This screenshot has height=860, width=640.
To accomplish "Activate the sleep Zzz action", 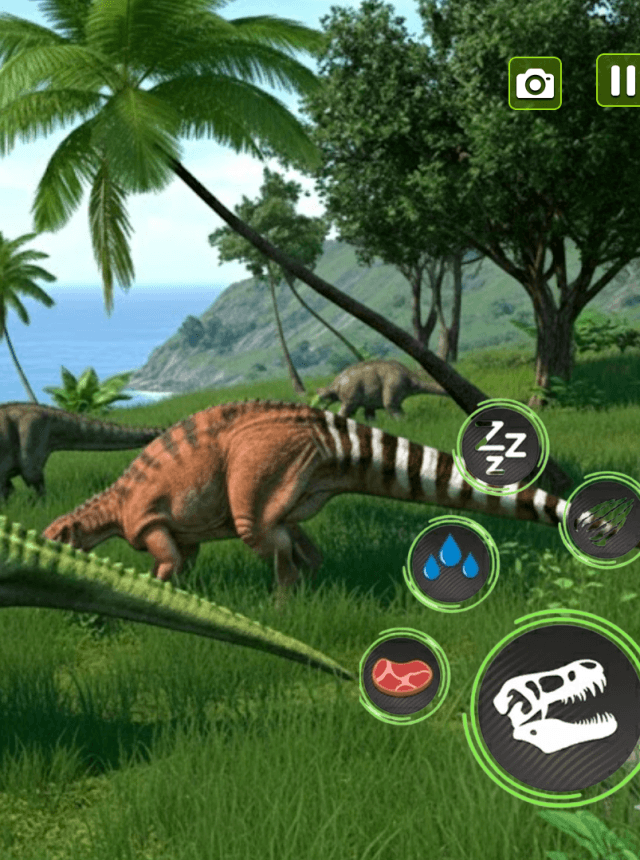I will [x=500, y=448].
